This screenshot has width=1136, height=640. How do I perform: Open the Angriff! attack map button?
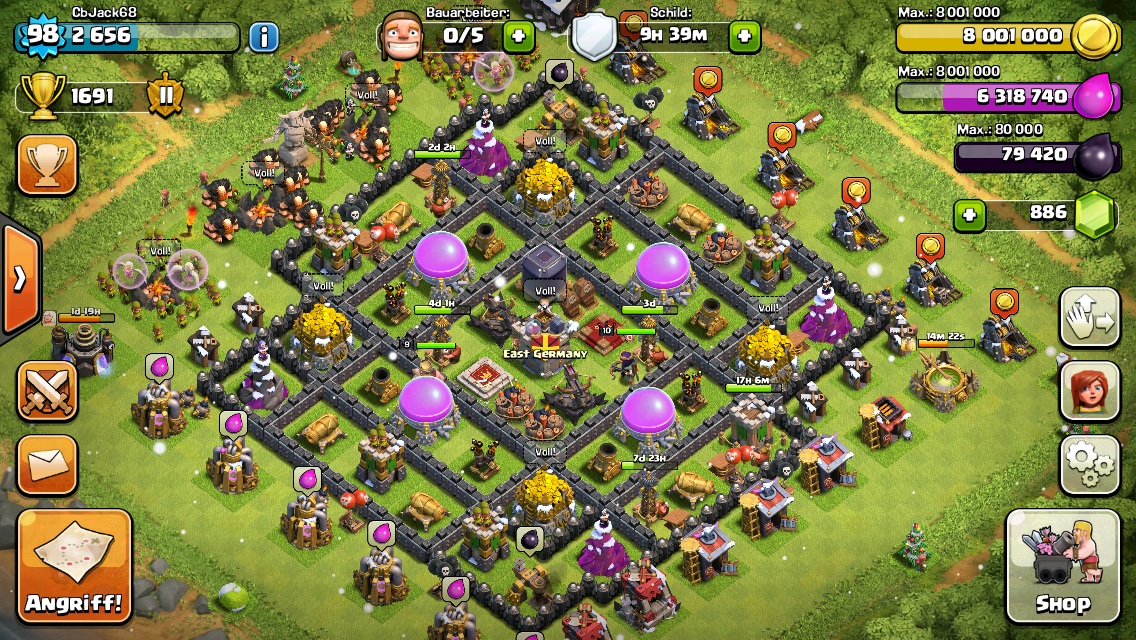click(x=74, y=566)
